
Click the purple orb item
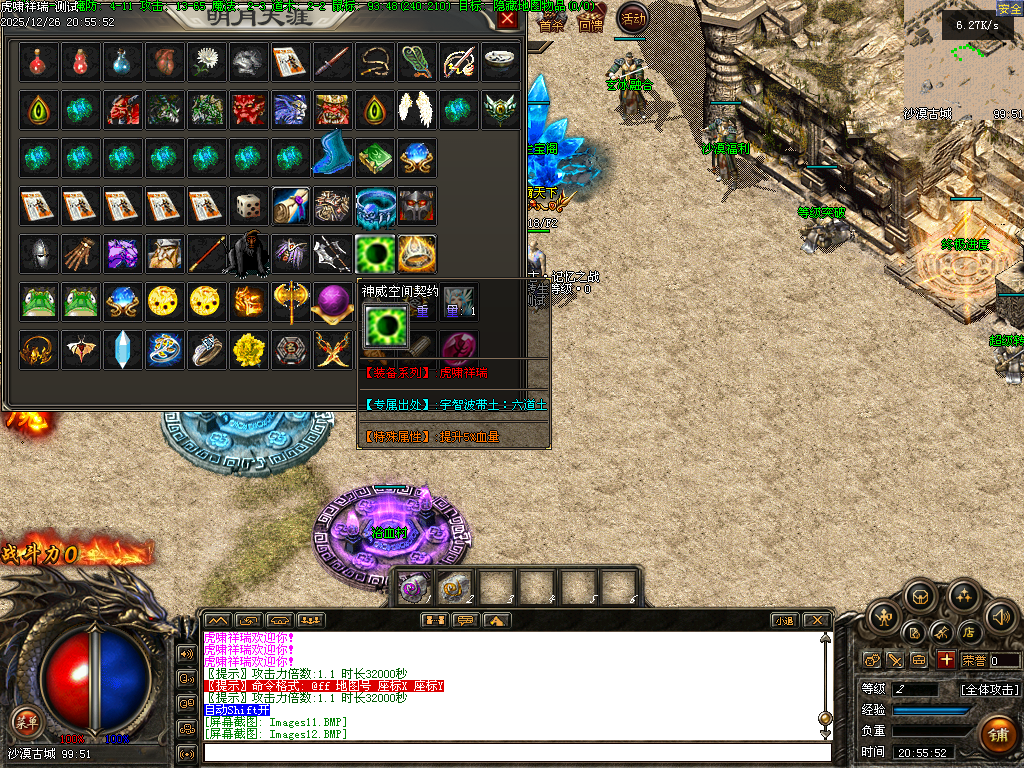pos(332,301)
